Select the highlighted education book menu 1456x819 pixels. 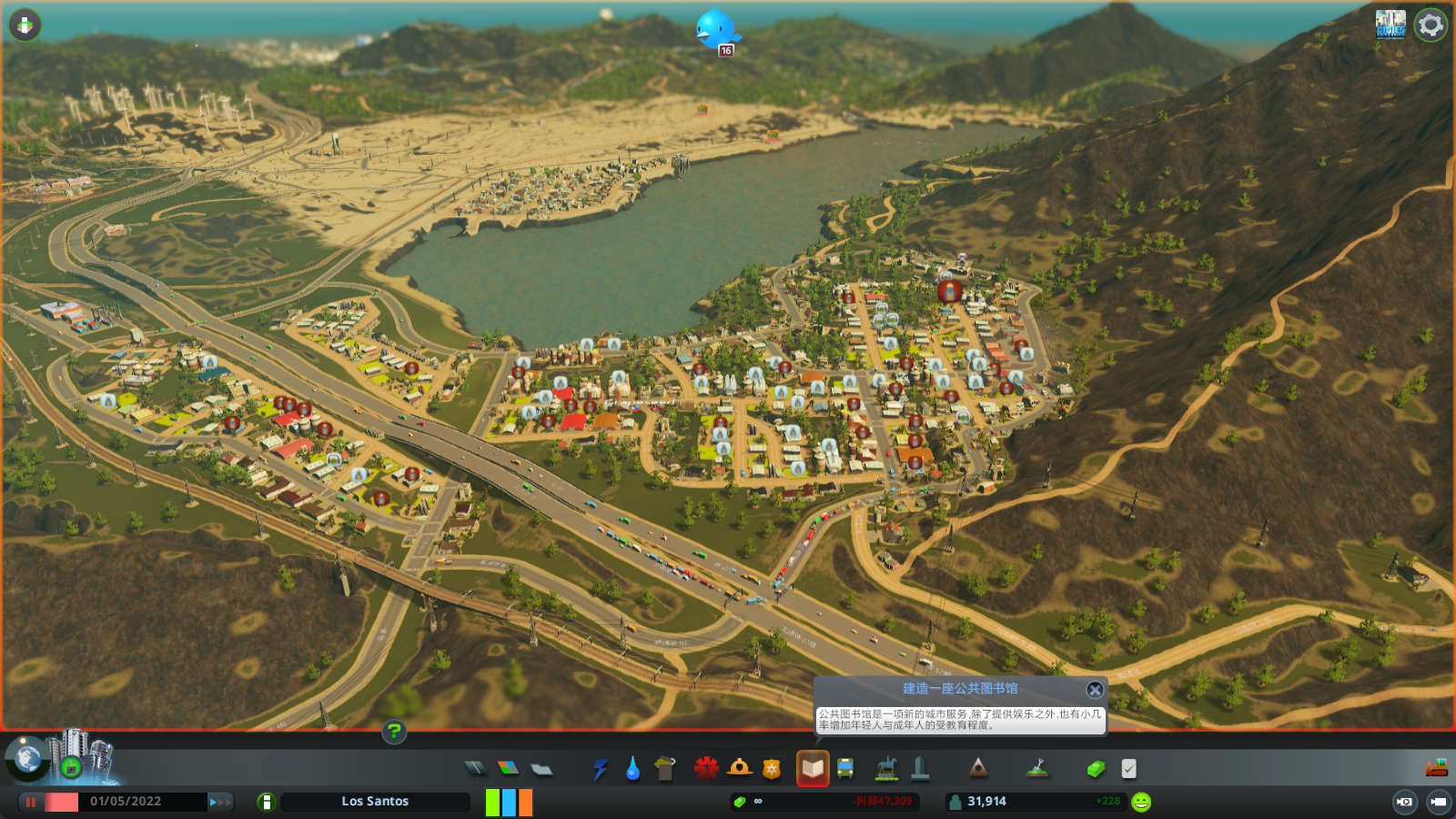click(813, 769)
